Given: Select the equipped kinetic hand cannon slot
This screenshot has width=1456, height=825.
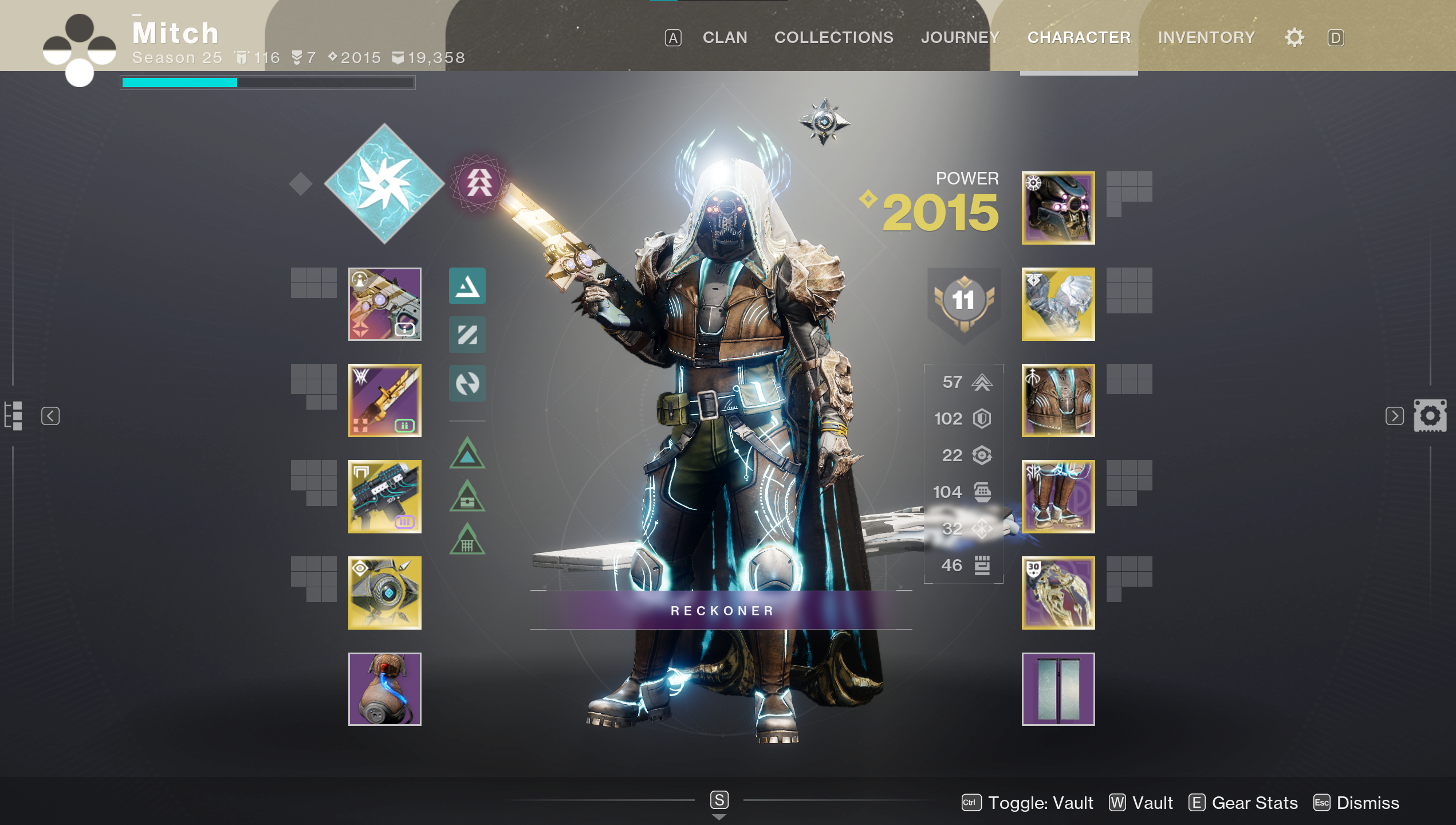Looking at the screenshot, I should coord(384,304).
